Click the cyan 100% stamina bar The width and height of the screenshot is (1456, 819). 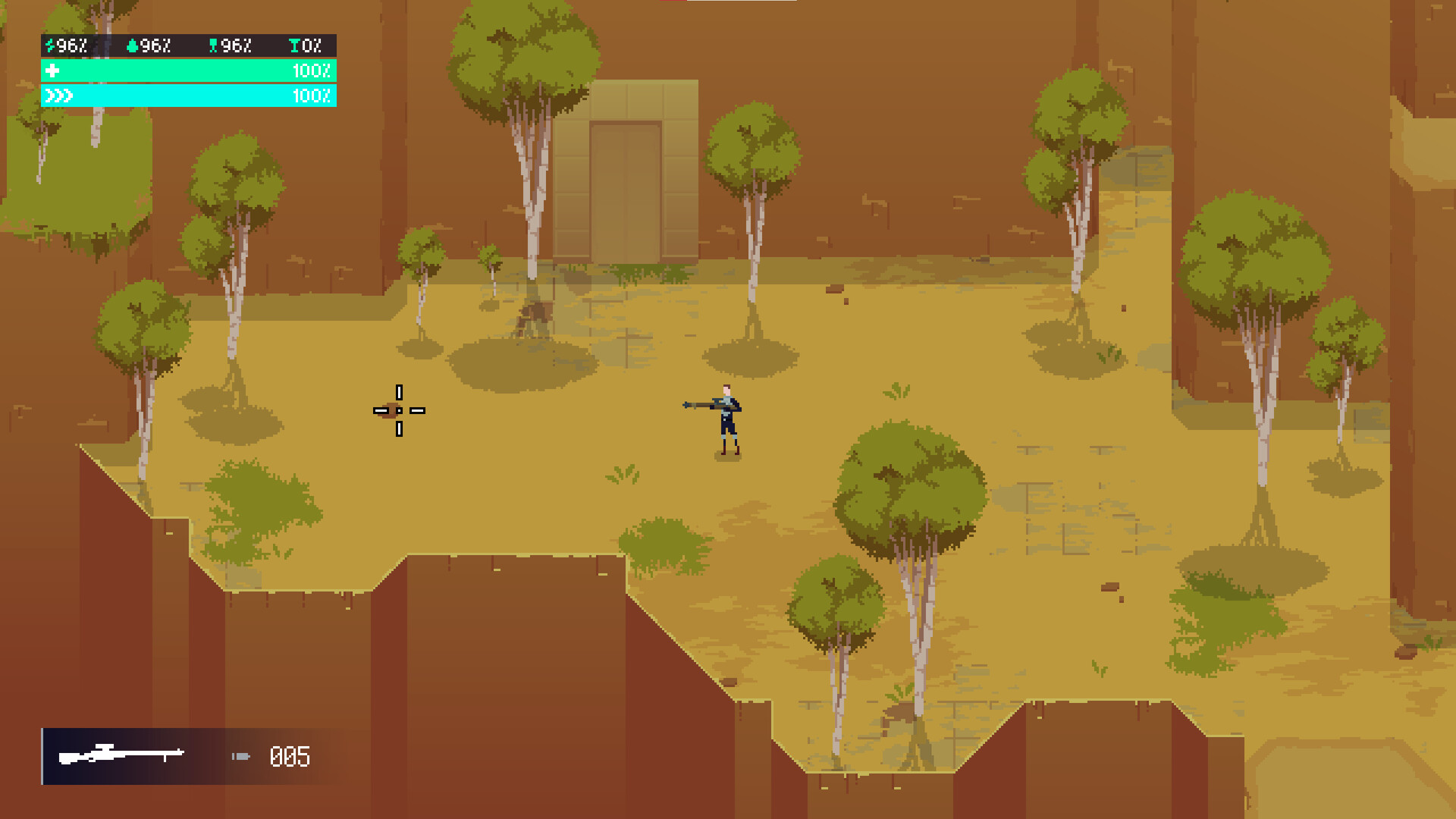coord(190,96)
